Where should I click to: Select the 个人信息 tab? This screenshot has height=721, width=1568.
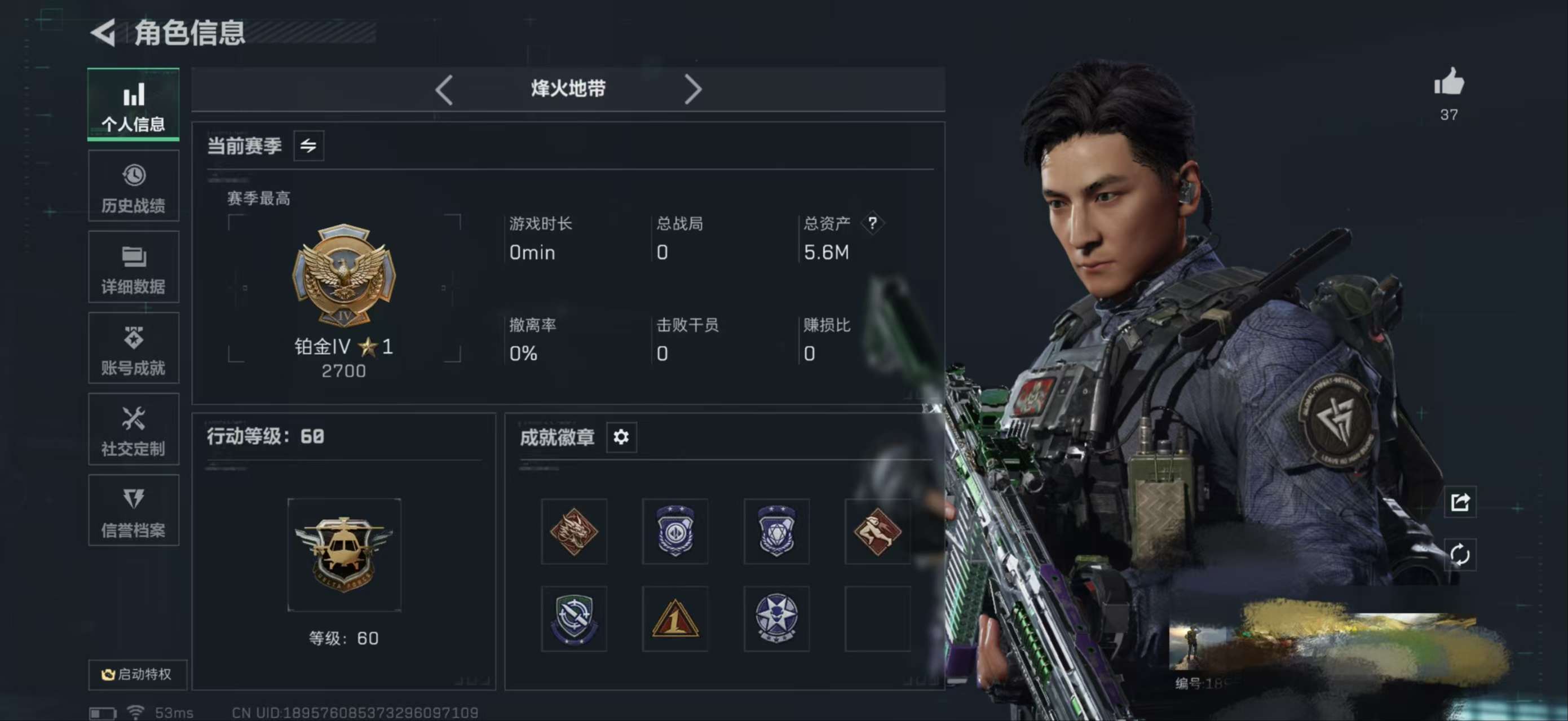coord(133,105)
